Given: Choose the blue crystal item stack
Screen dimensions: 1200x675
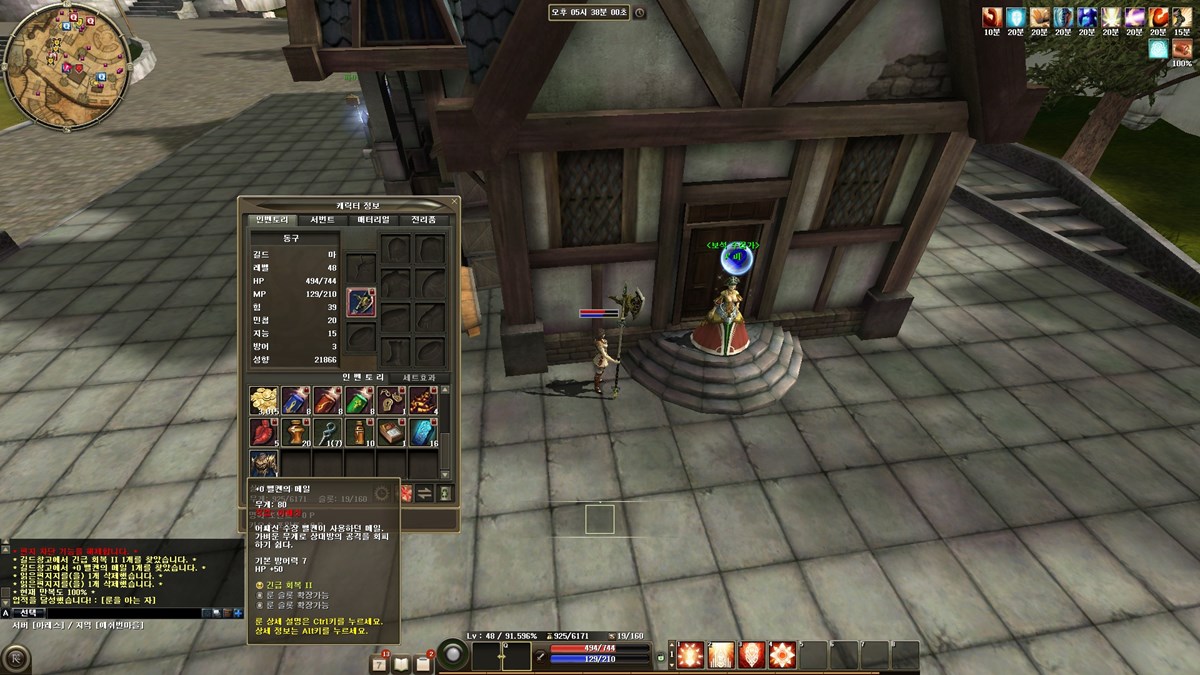Looking at the screenshot, I should (424, 432).
